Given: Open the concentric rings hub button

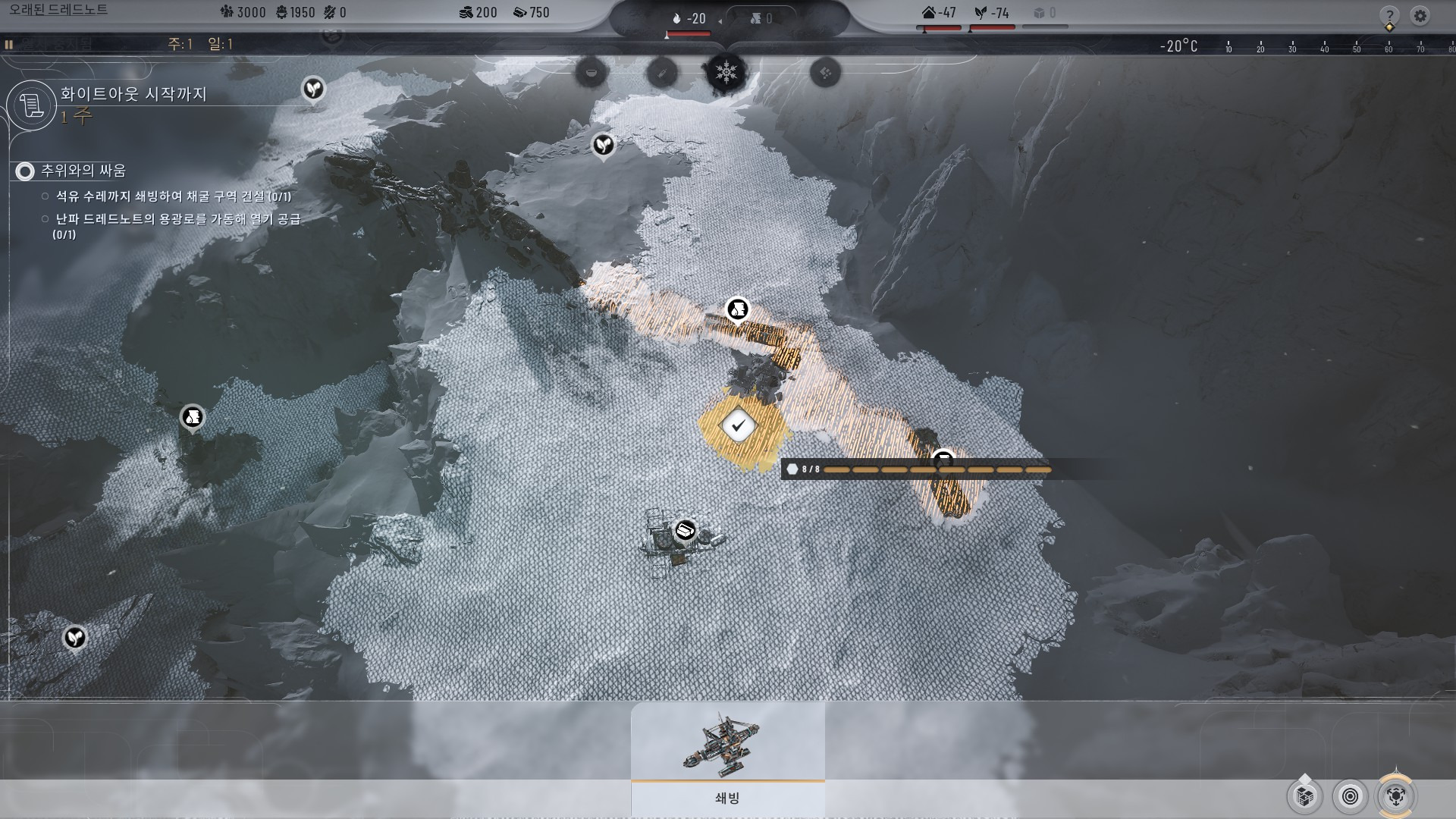Looking at the screenshot, I should pos(1350,796).
